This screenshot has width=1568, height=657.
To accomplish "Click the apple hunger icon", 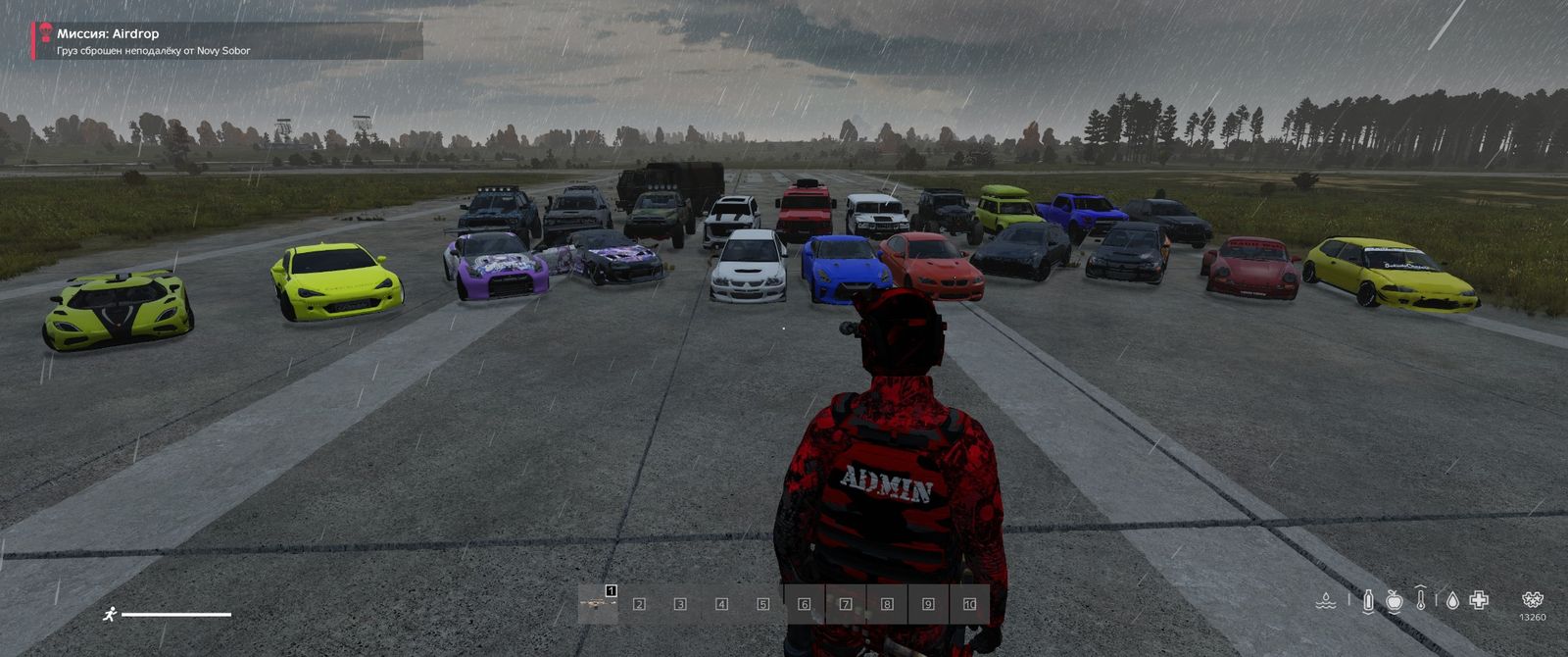I will pyautogui.click(x=1395, y=600).
